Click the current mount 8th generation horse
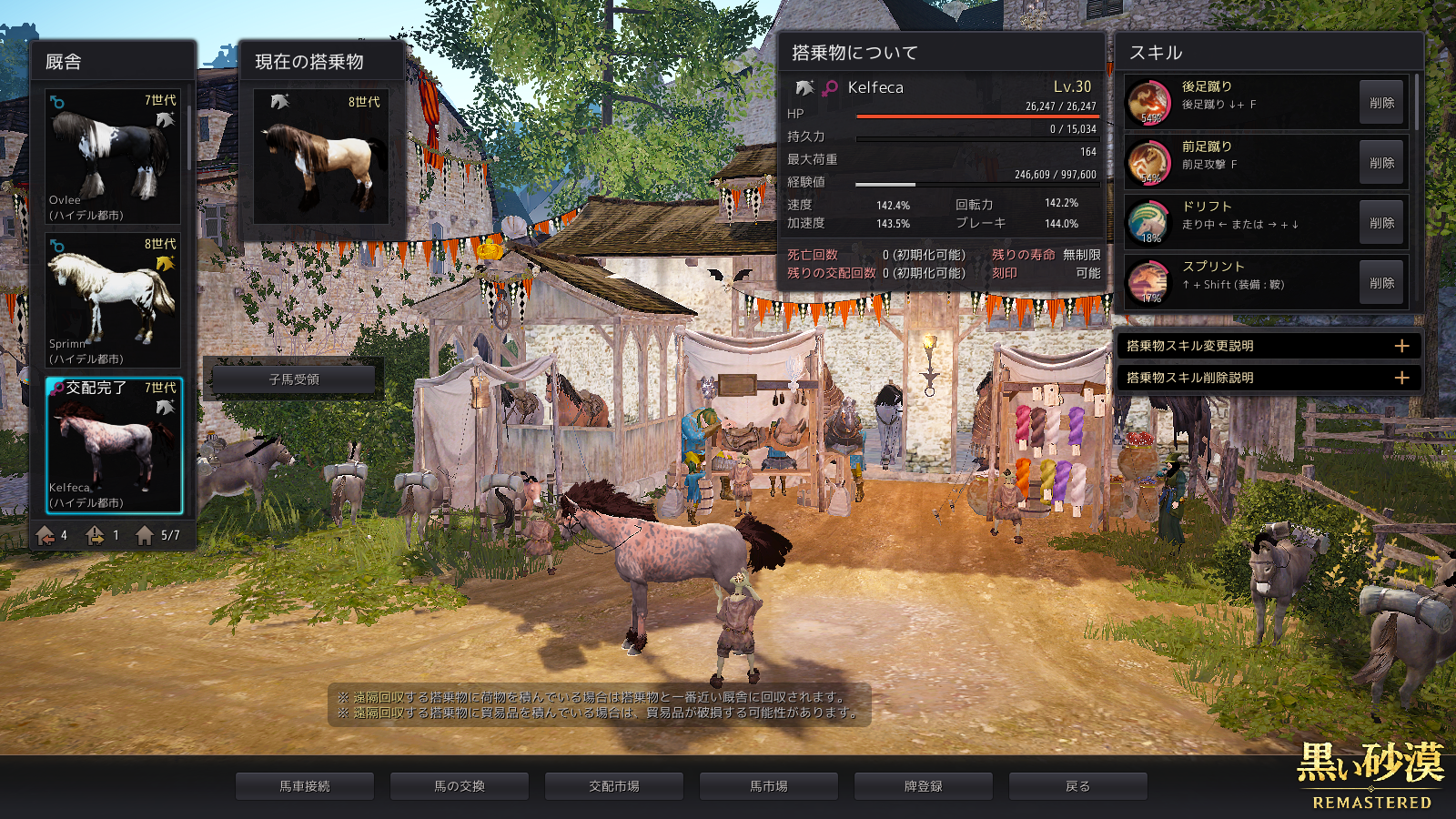The height and width of the screenshot is (819, 1456). [x=321, y=156]
